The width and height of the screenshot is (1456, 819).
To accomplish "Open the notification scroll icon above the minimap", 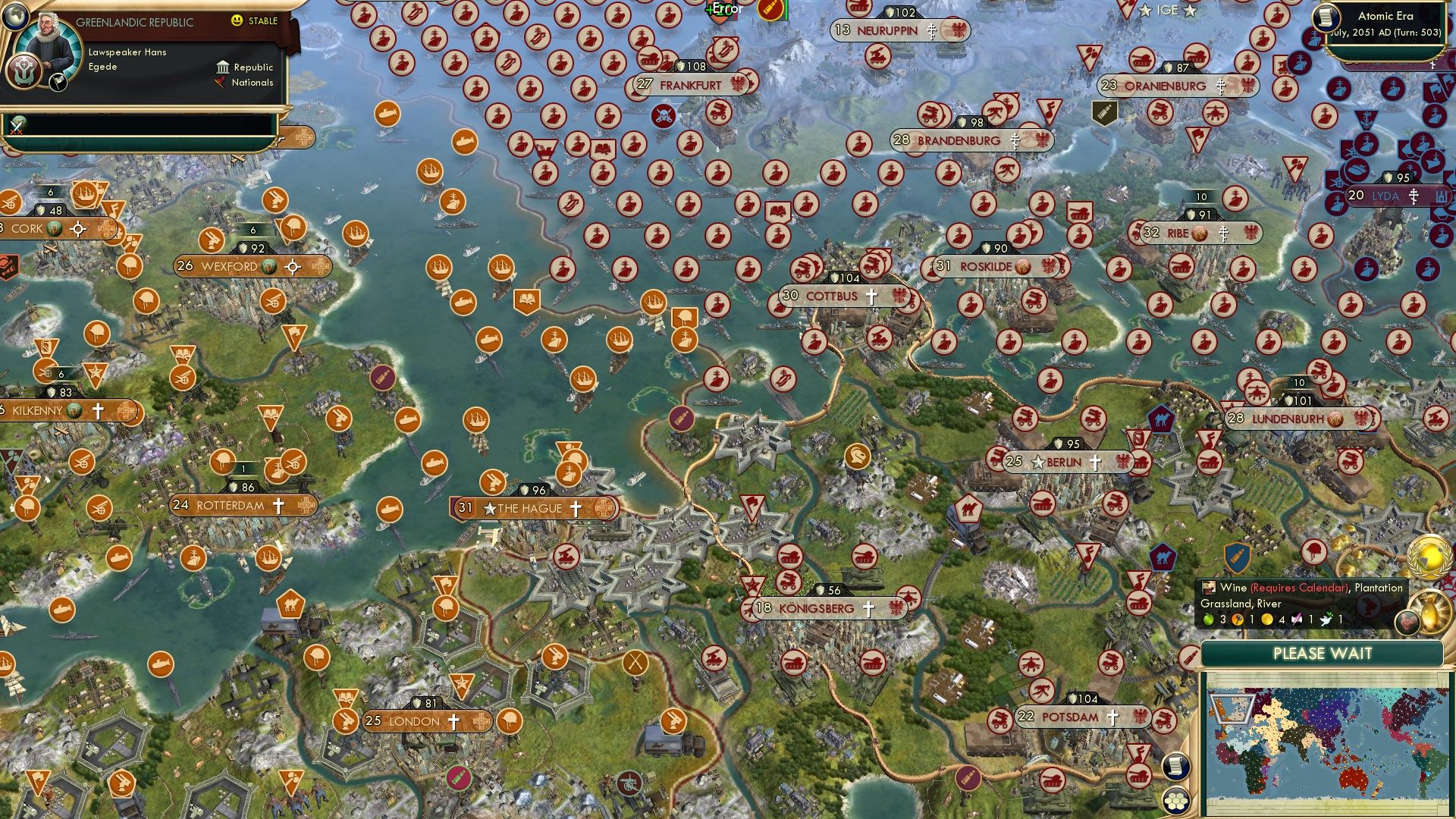I will tap(1175, 767).
